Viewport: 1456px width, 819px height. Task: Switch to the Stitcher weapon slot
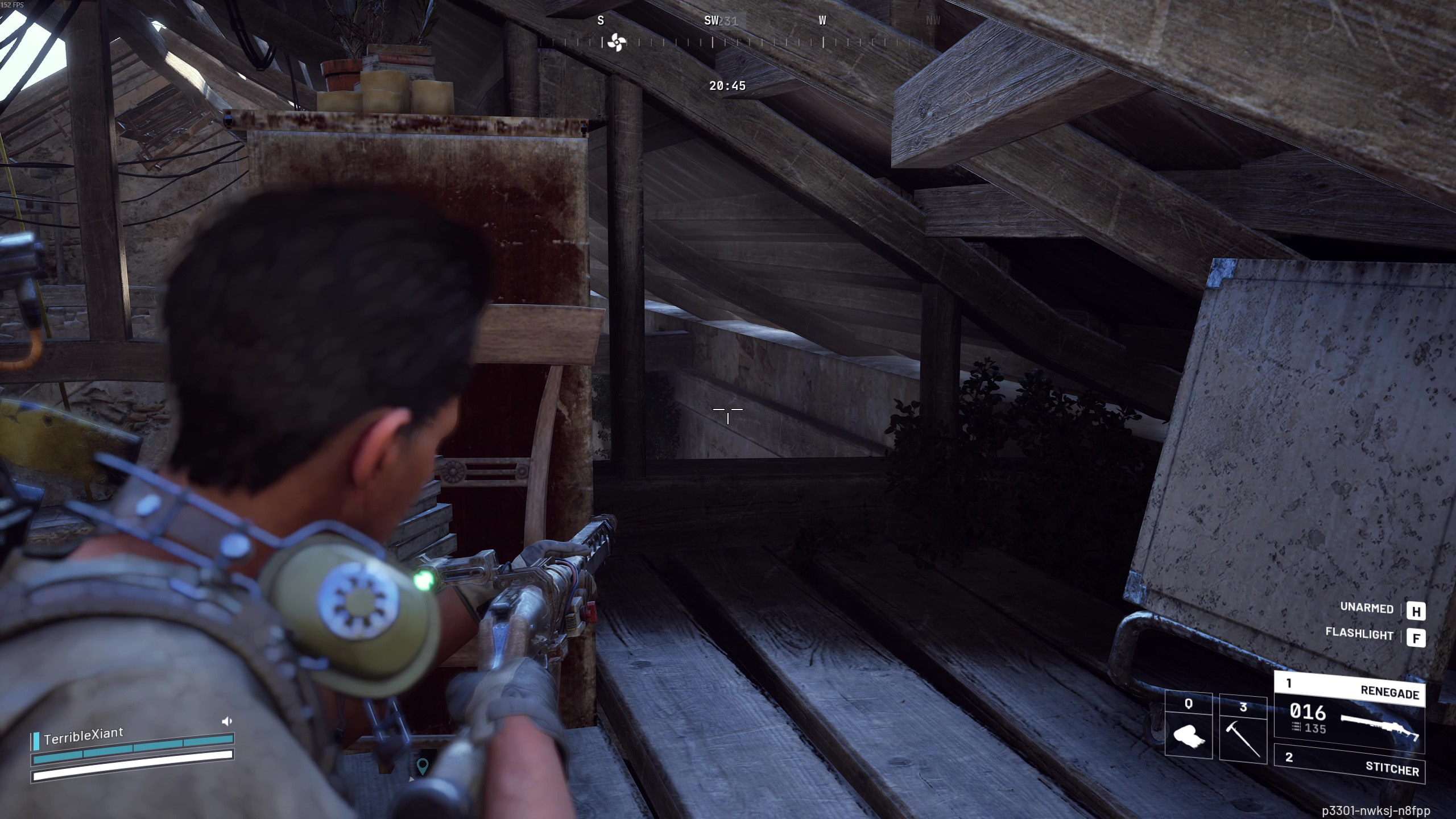[1349, 764]
